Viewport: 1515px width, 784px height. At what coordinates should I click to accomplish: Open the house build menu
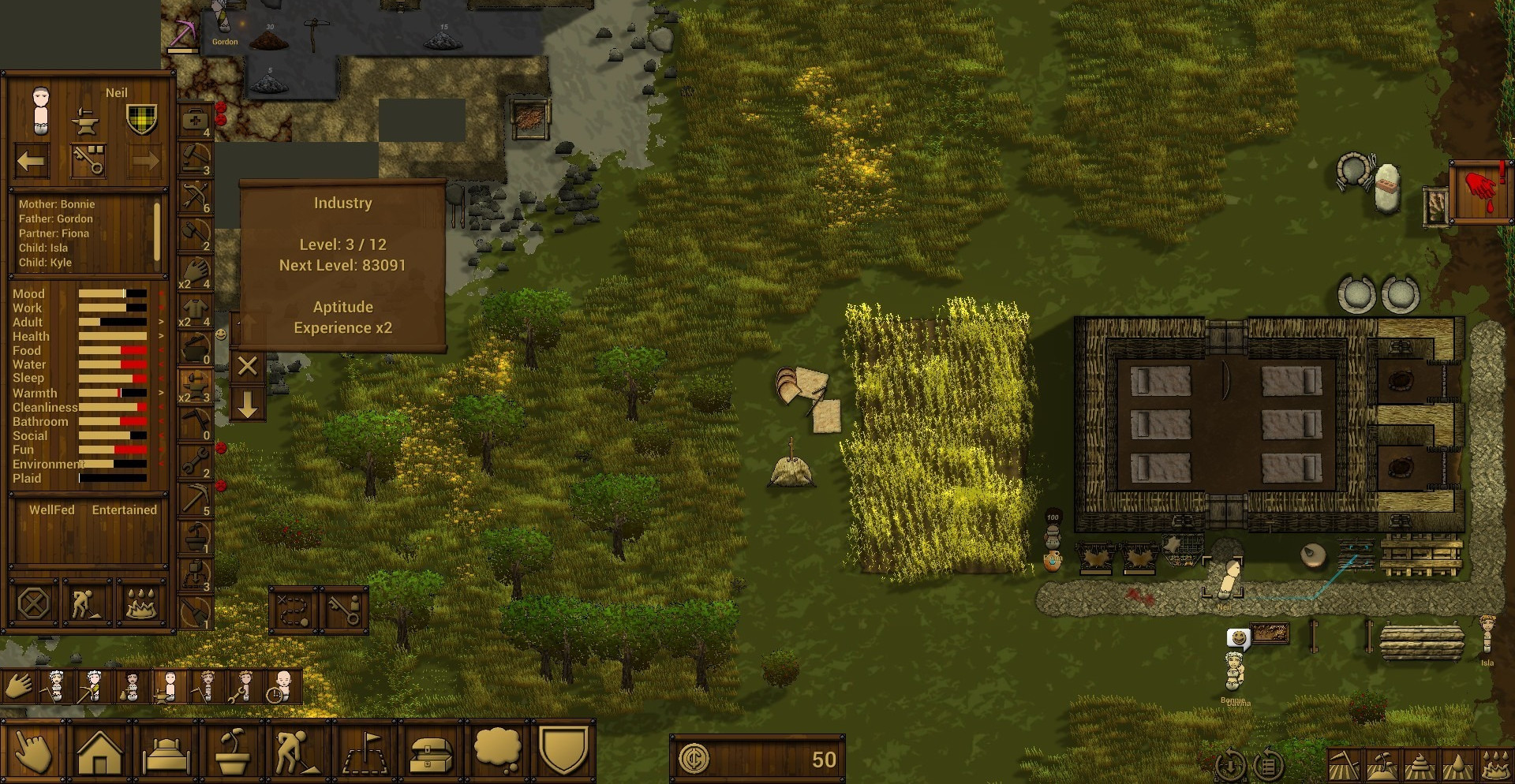pos(99,752)
